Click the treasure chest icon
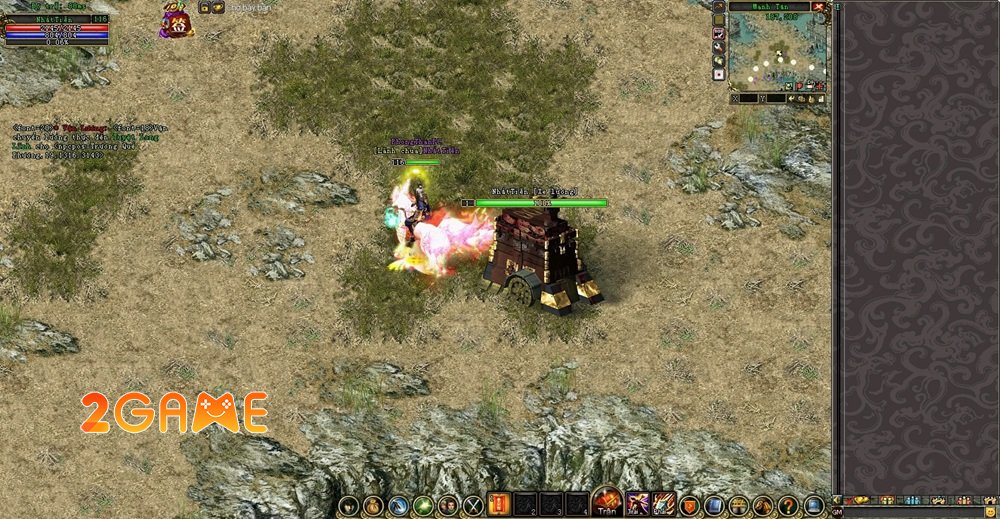The height and width of the screenshot is (519, 1000). (739, 506)
